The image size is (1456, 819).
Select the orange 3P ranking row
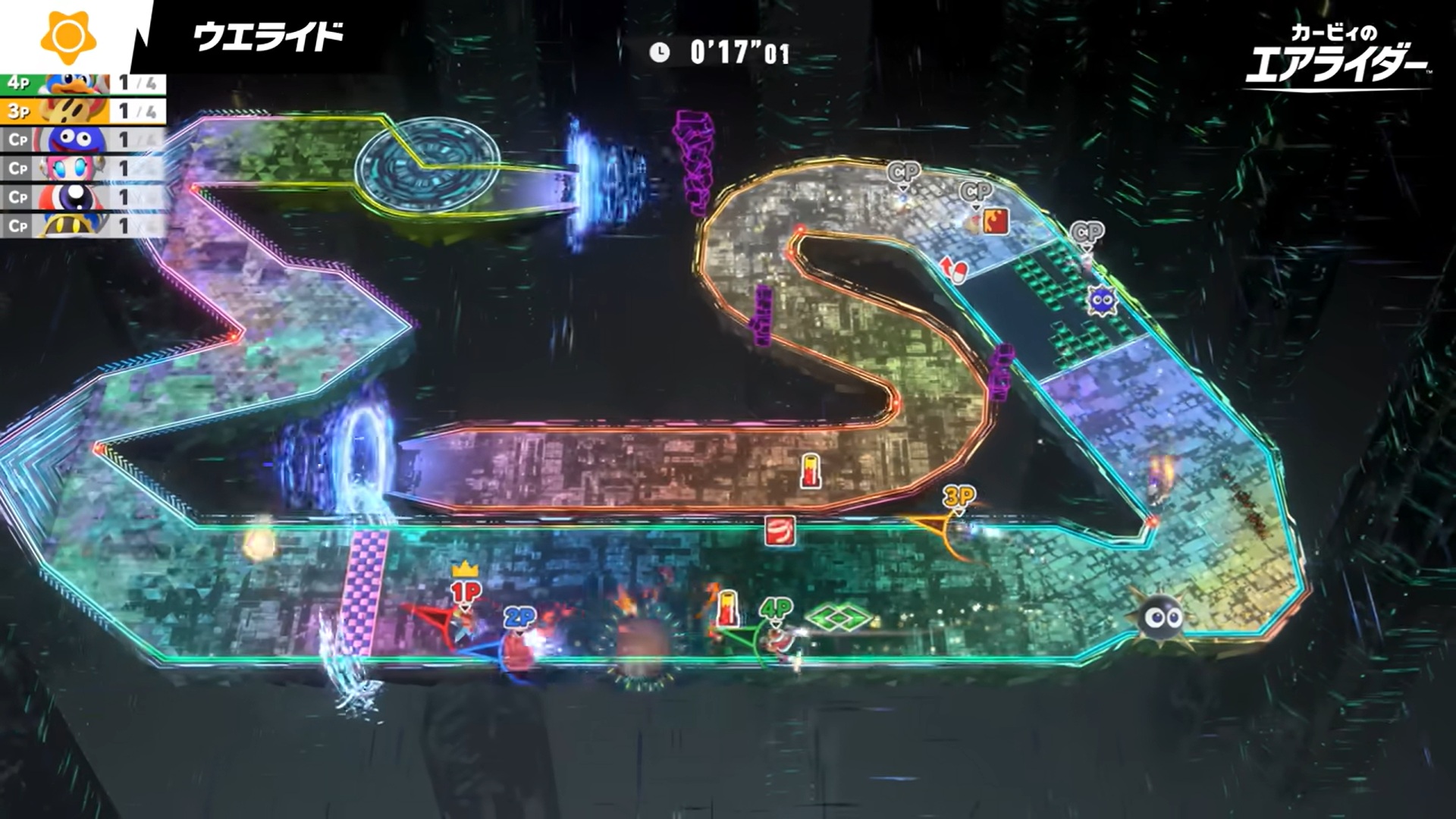point(82,111)
